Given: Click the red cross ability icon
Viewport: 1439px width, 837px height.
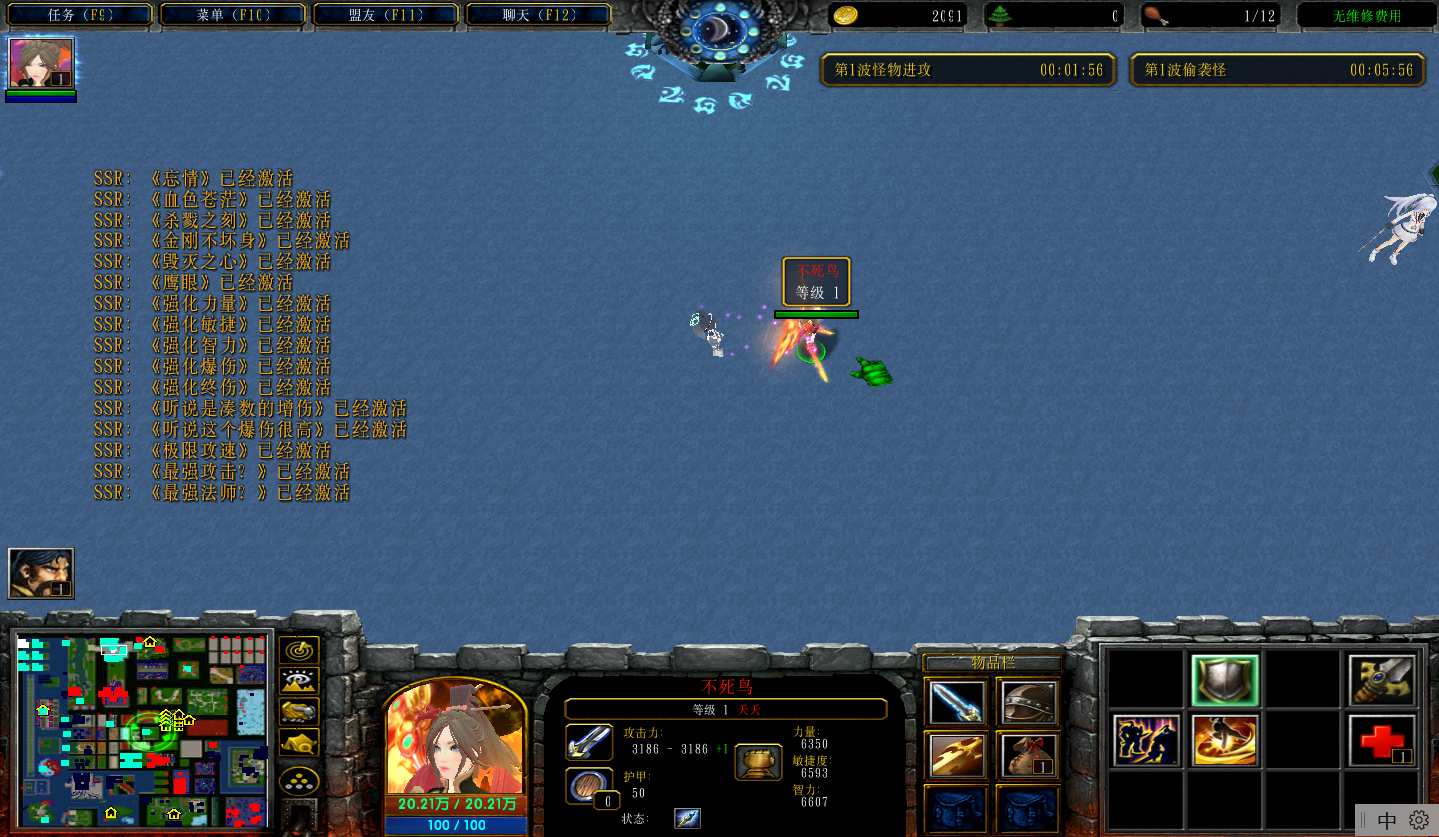Looking at the screenshot, I should point(1382,741).
